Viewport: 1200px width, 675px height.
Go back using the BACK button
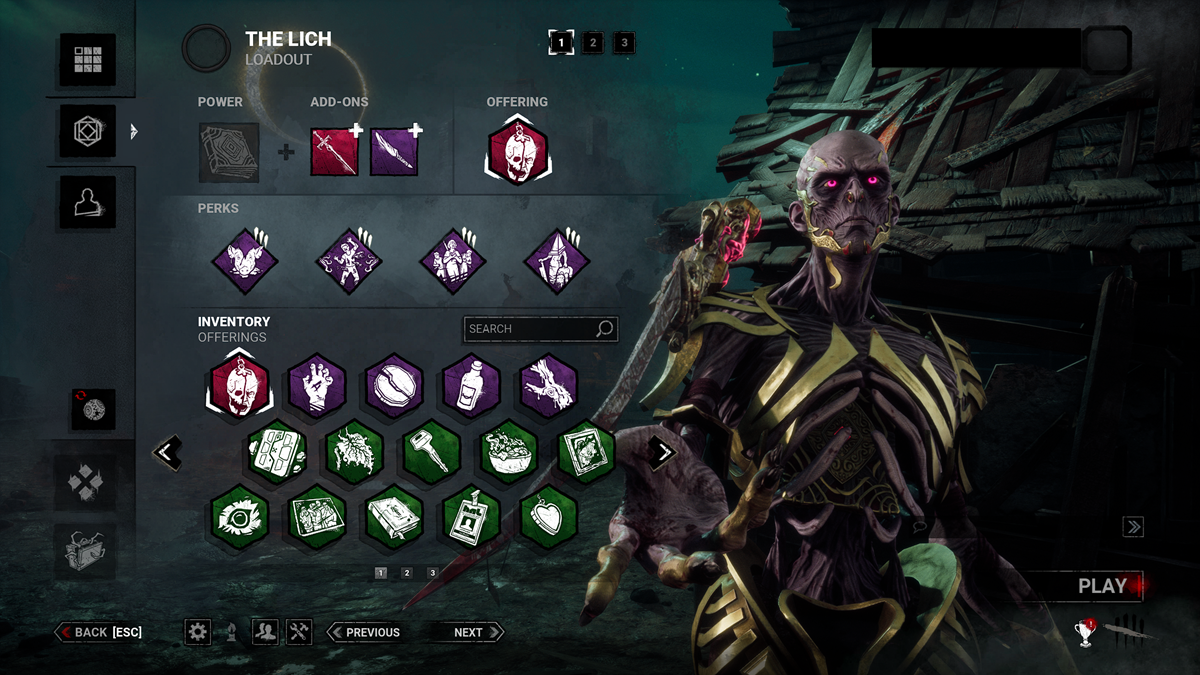(99, 632)
